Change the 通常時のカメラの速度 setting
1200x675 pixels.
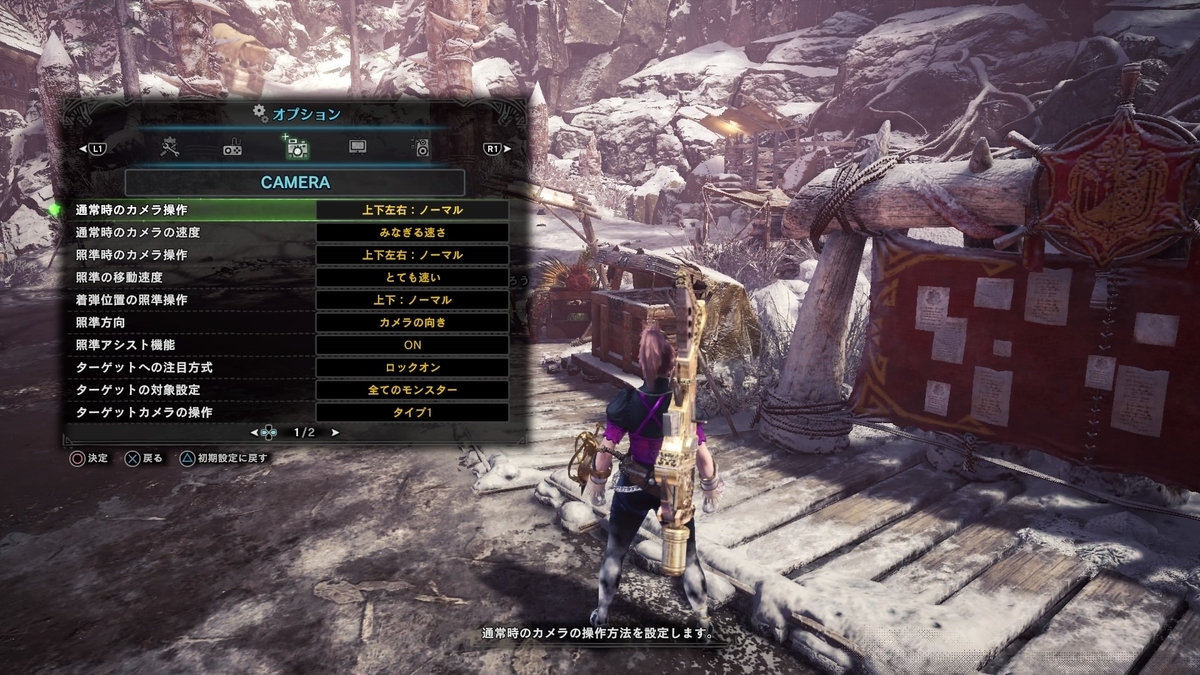click(412, 233)
